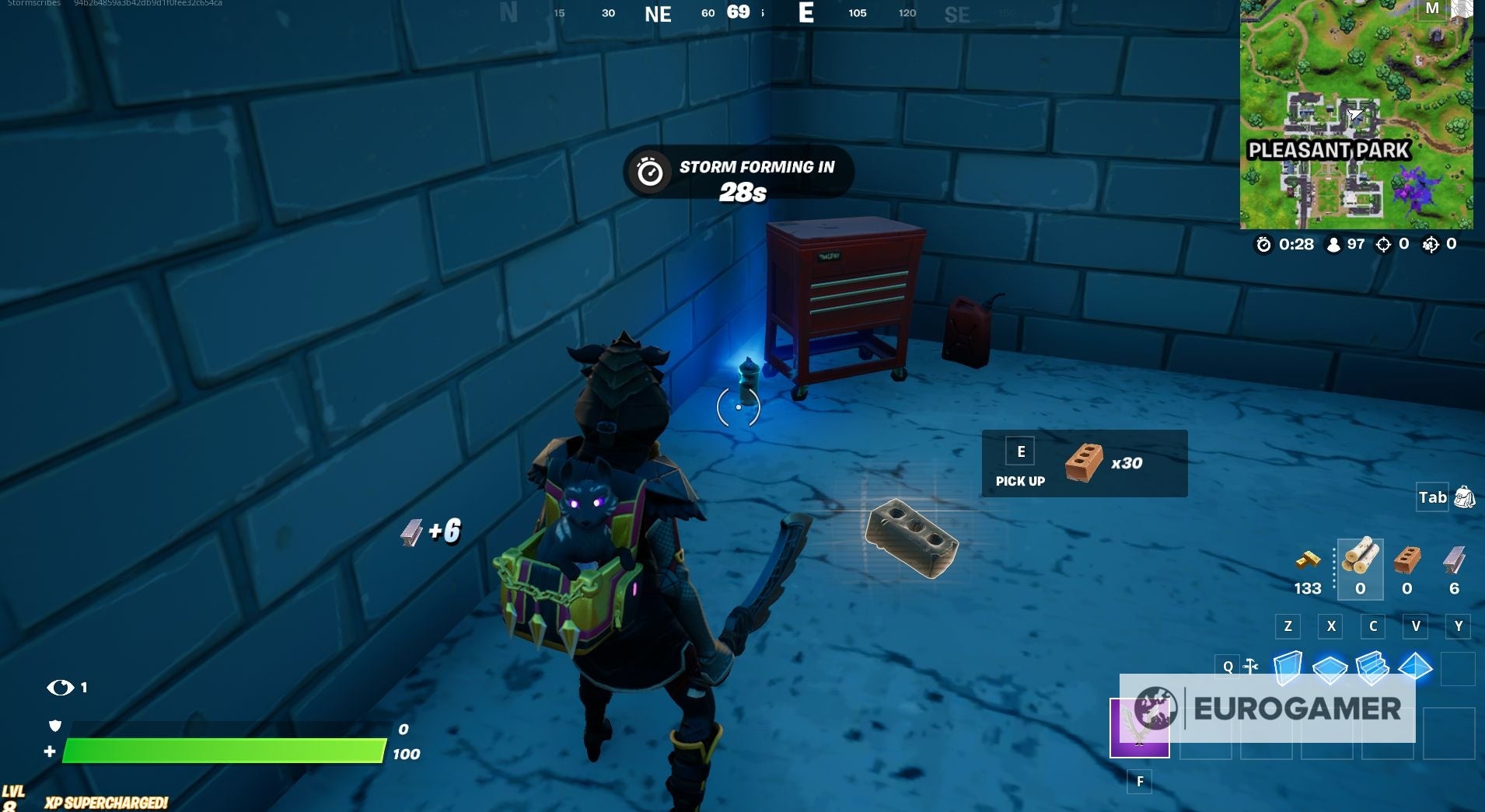
Task: Click the hammer edit tool icon
Action: (1250, 665)
